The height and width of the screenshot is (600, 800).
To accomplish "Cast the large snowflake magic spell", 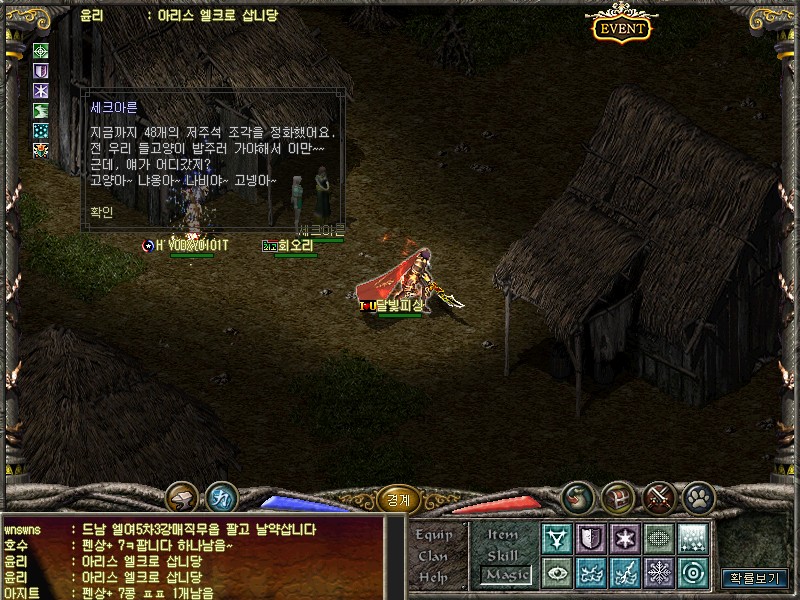I will click(659, 572).
